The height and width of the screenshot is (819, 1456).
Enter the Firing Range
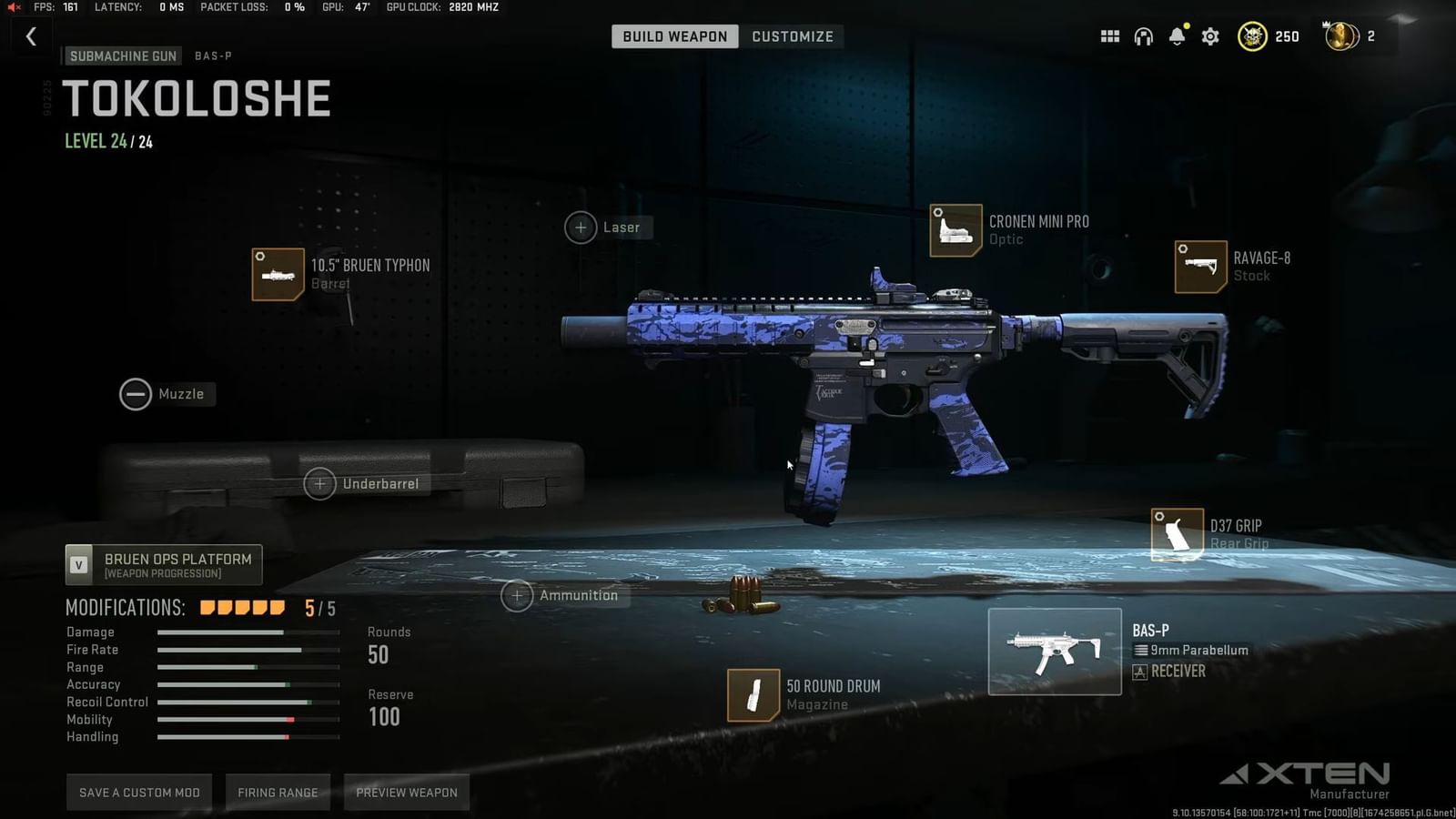(x=278, y=792)
